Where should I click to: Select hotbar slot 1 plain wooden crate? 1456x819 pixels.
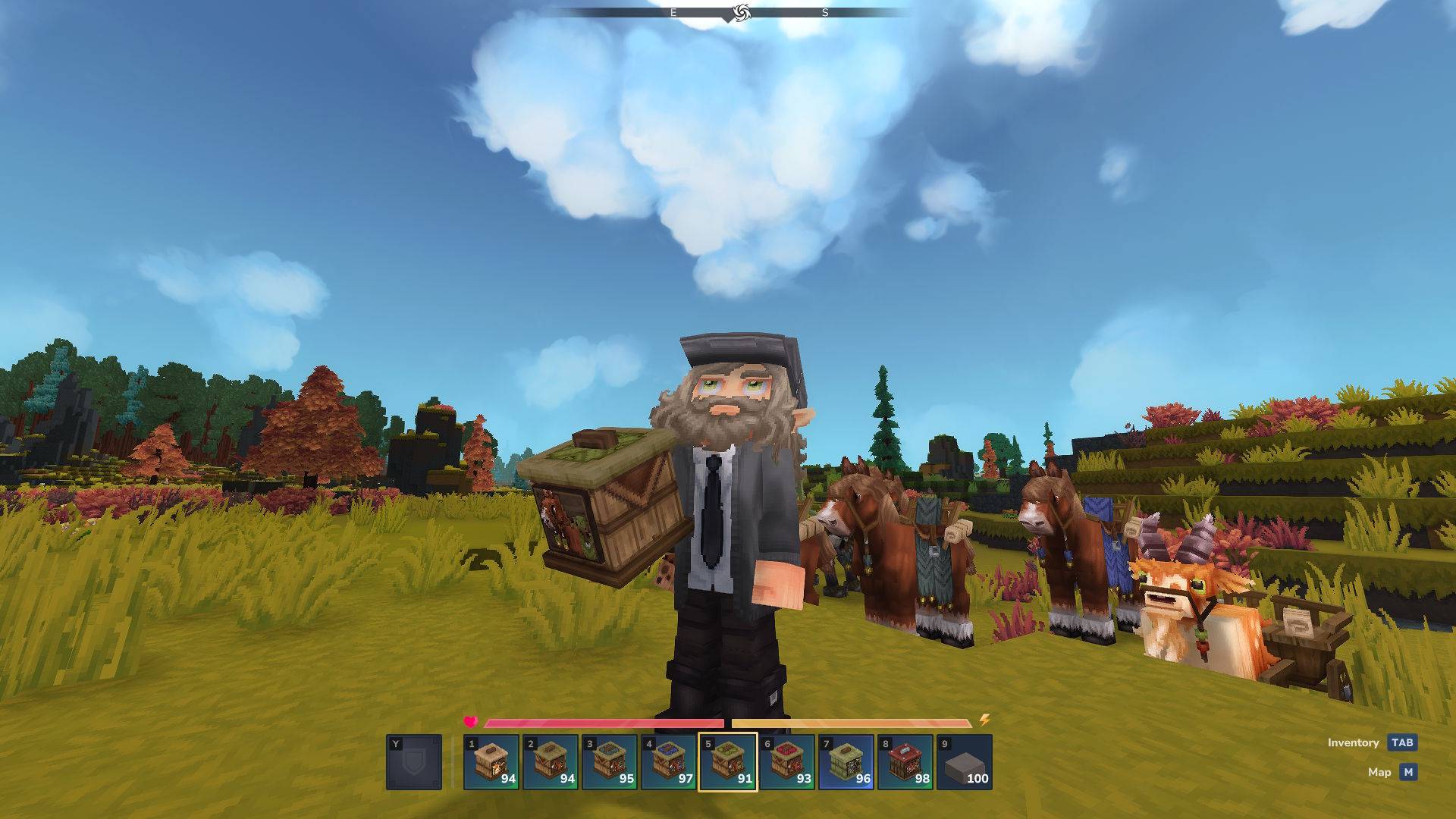pos(491,762)
